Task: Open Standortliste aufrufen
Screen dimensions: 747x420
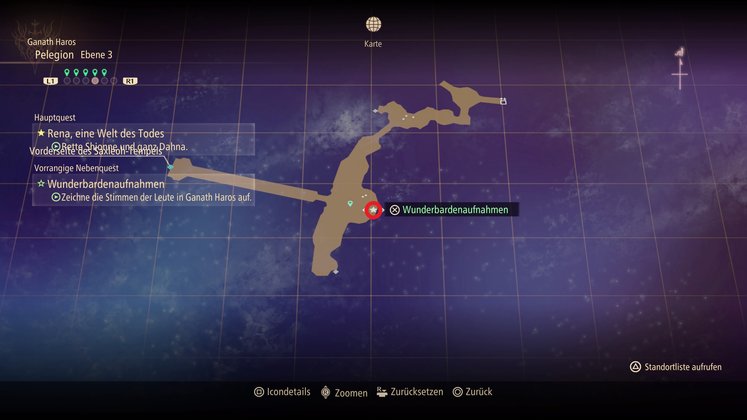Action: tap(675, 367)
